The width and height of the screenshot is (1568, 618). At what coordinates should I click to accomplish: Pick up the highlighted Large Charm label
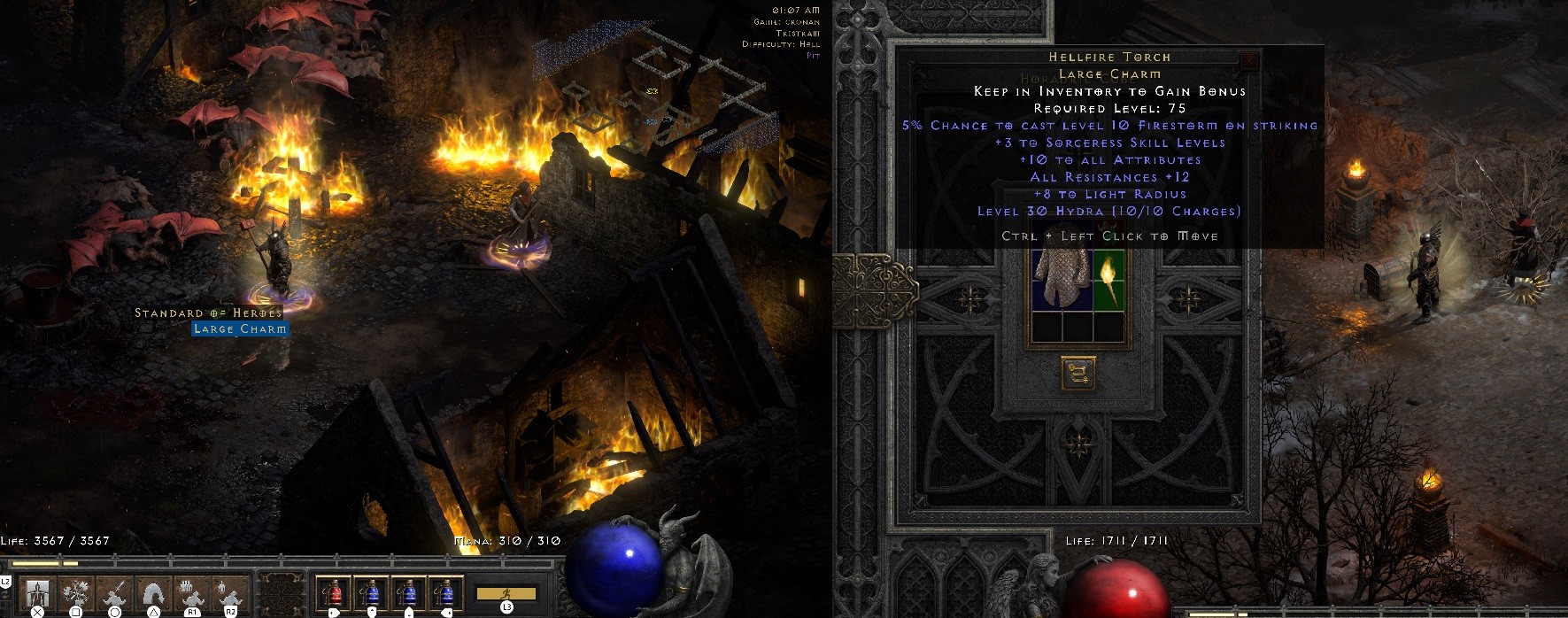[240, 329]
